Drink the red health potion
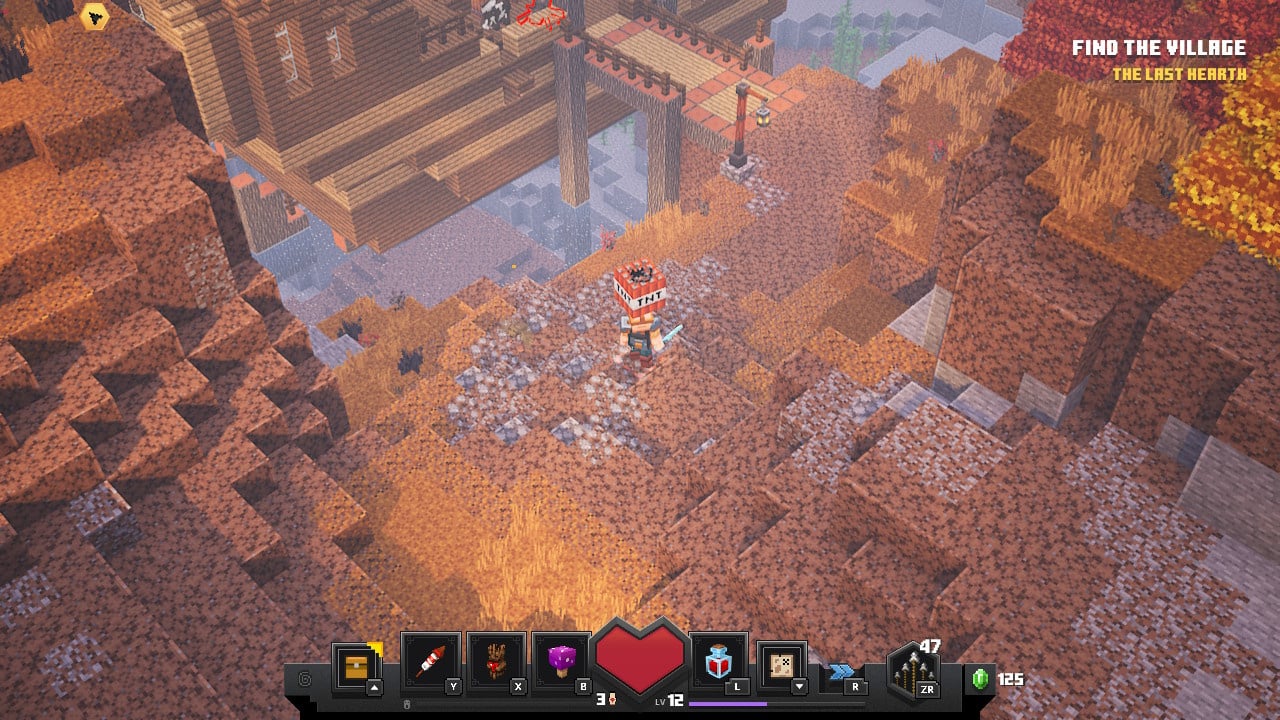Screen dimensions: 1280x720 (719, 662)
